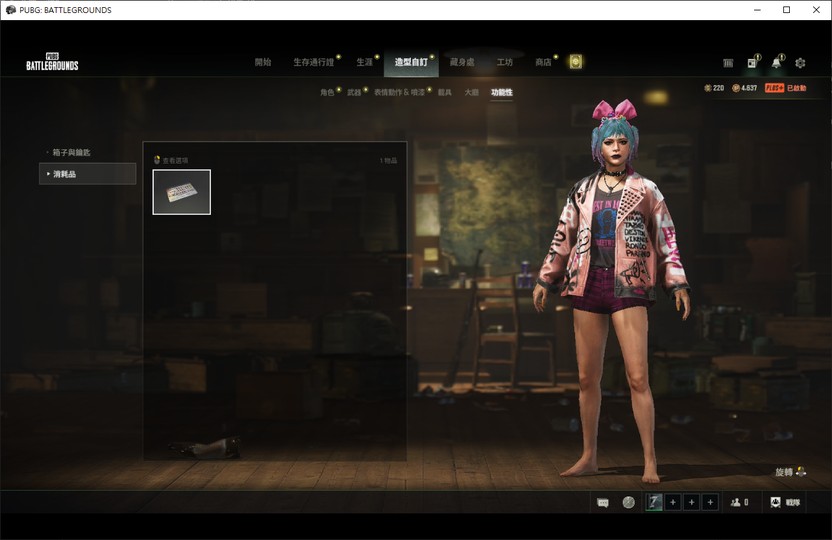This screenshot has height=540, width=832.
Task: Select the consumable ticket item slot
Action: pyautogui.click(x=182, y=192)
